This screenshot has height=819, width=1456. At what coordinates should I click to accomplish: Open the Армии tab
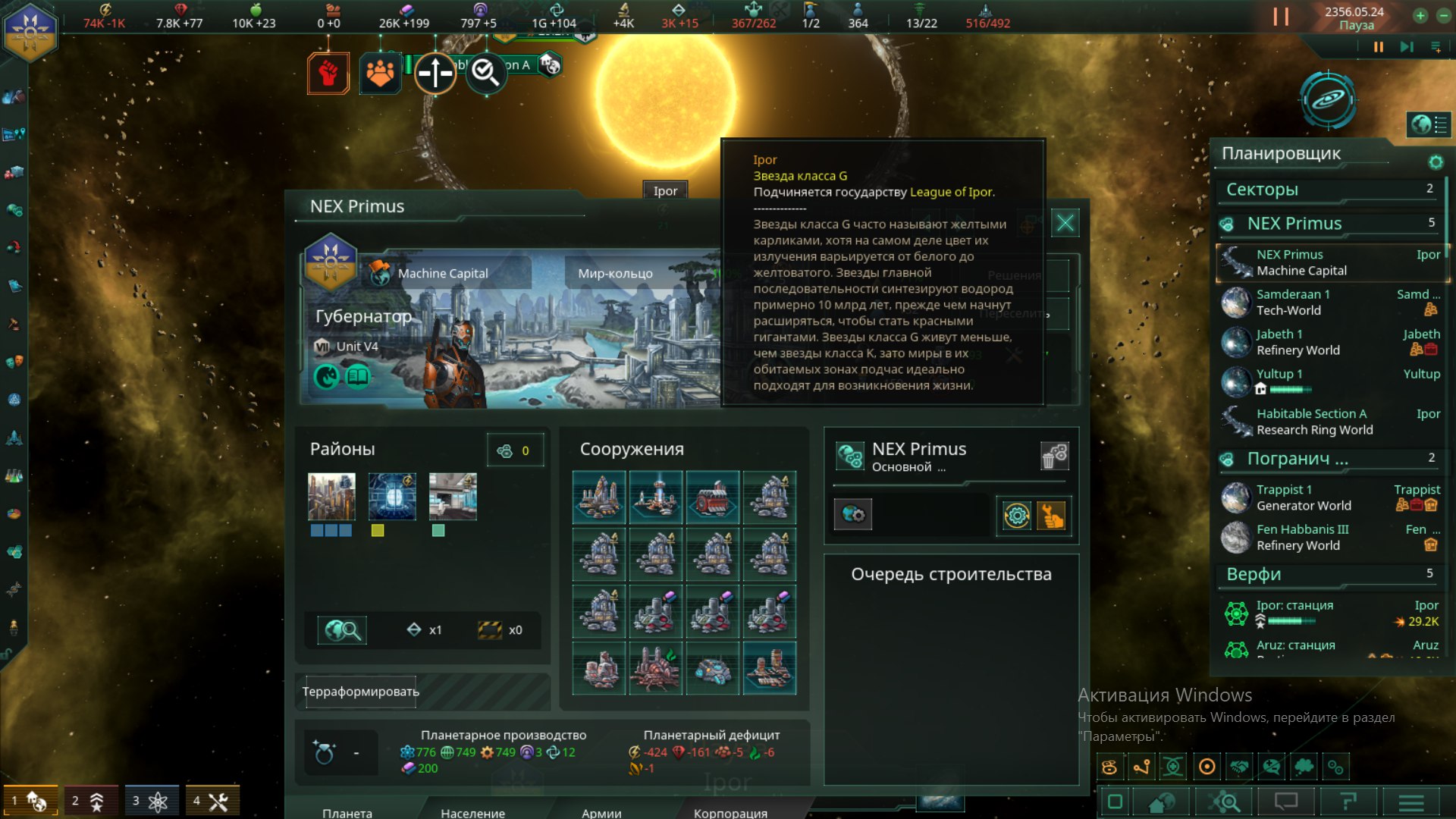point(601,812)
